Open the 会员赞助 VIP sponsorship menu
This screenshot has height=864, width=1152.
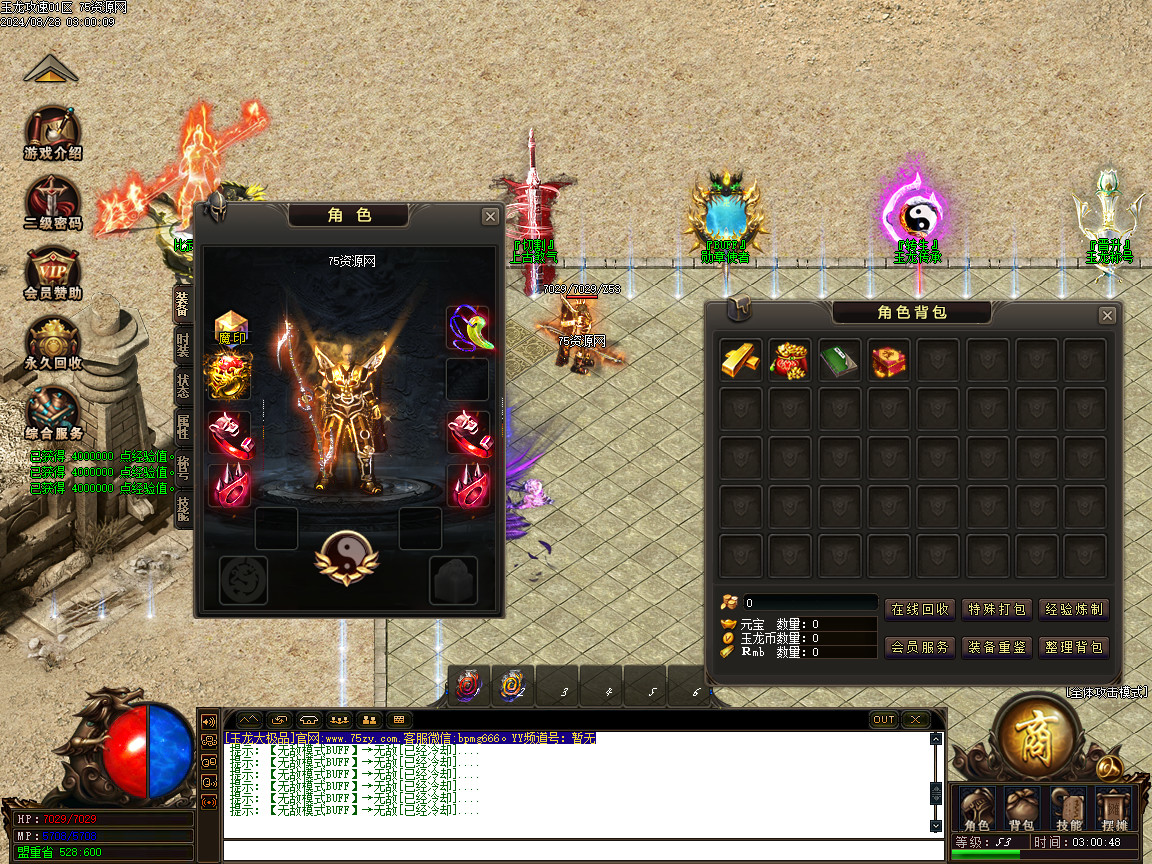click(53, 272)
